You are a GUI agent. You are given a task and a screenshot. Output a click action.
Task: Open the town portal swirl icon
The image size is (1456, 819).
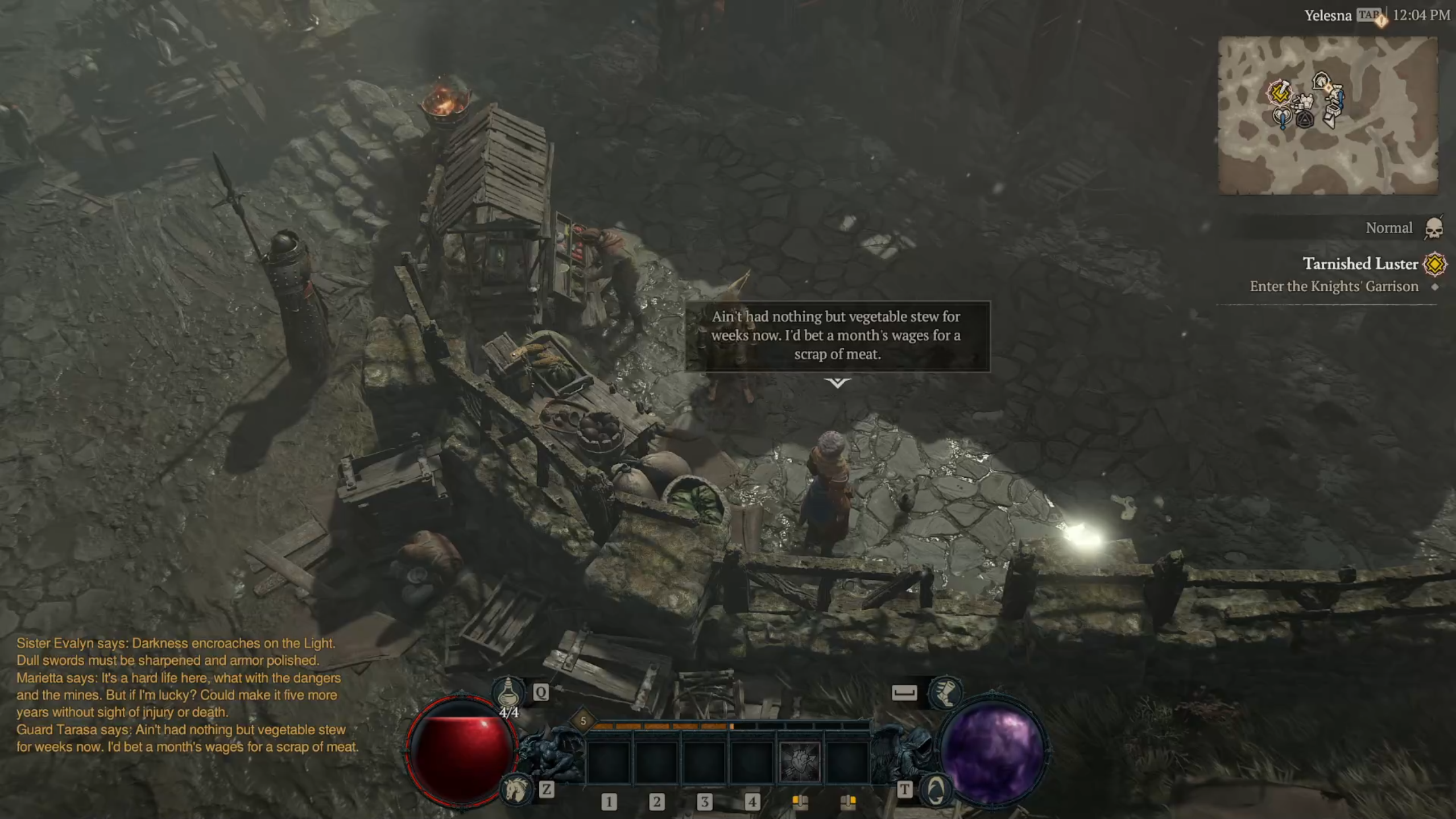936,789
